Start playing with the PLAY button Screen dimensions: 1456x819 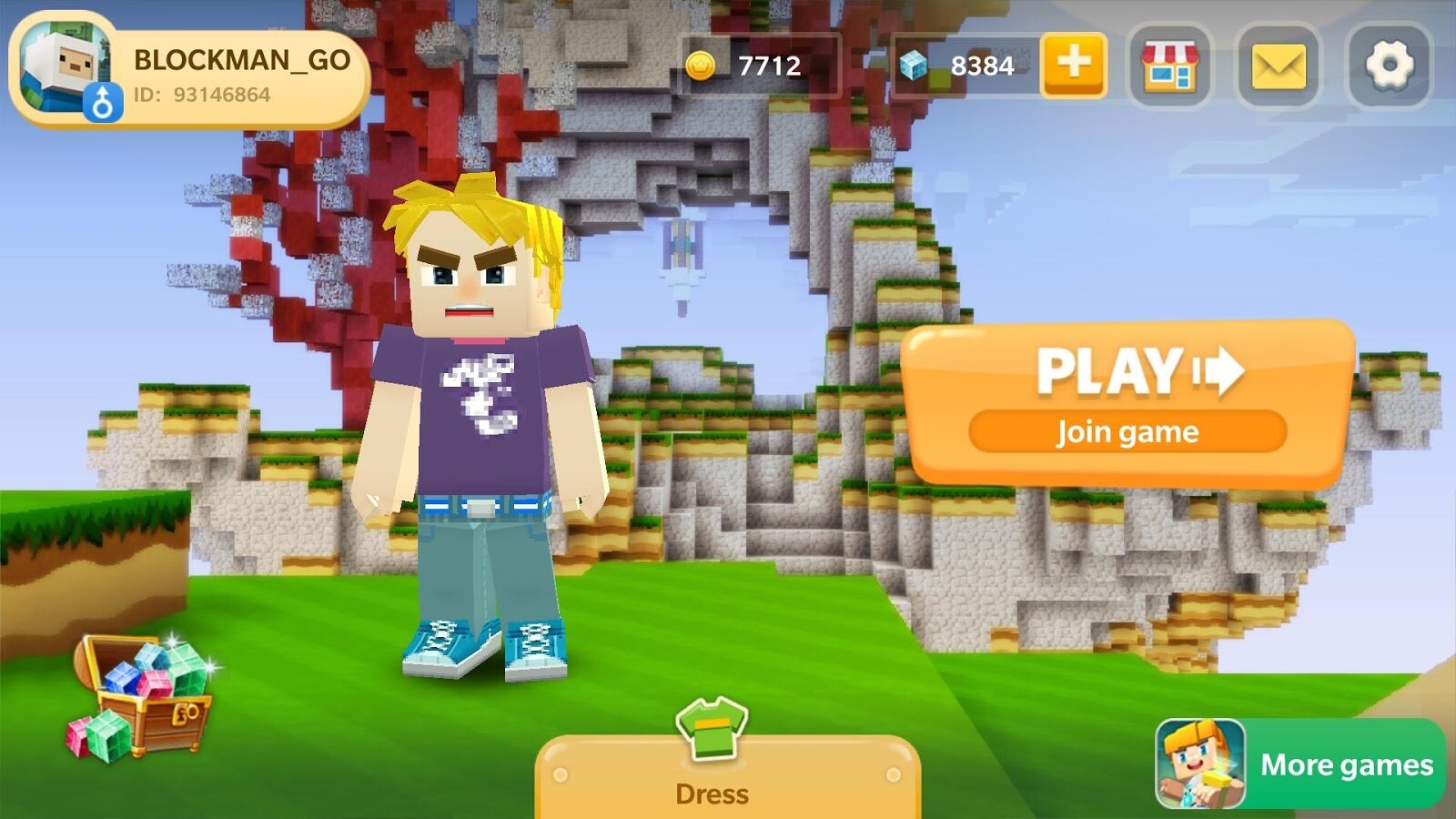click(1128, 398)
